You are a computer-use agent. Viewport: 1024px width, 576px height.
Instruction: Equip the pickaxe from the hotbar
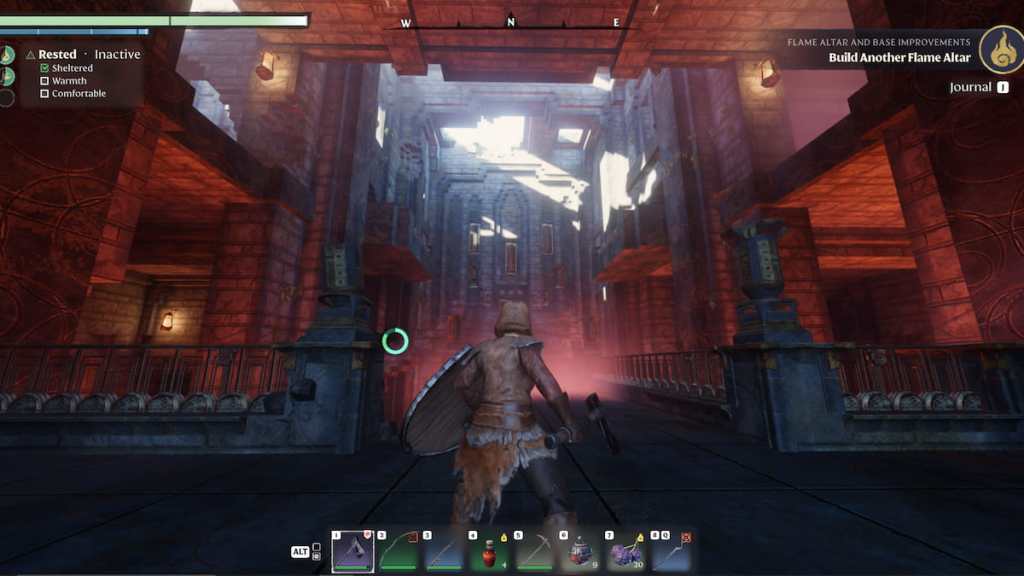point(535,551)
